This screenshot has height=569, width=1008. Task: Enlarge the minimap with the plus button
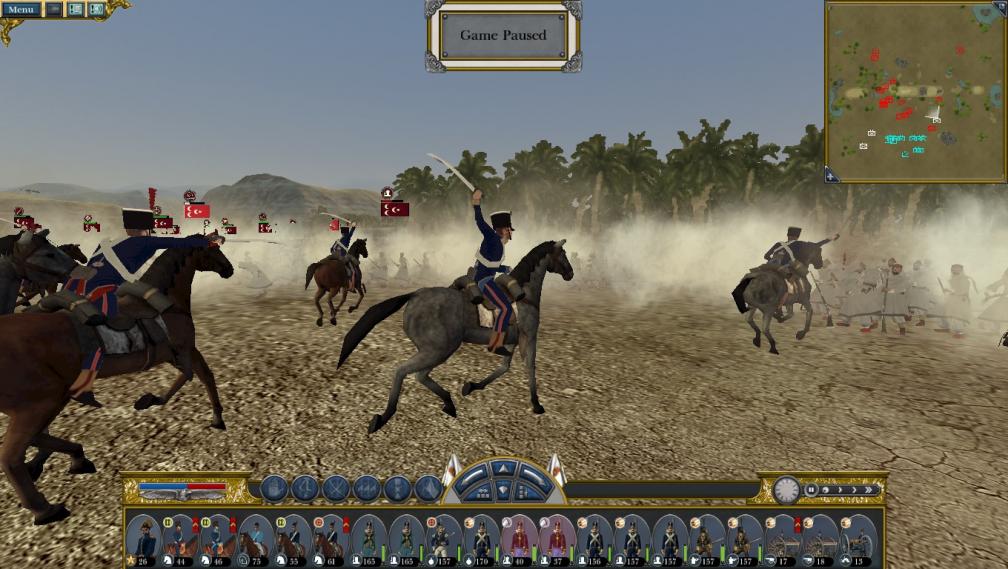[x=831, y=176]
